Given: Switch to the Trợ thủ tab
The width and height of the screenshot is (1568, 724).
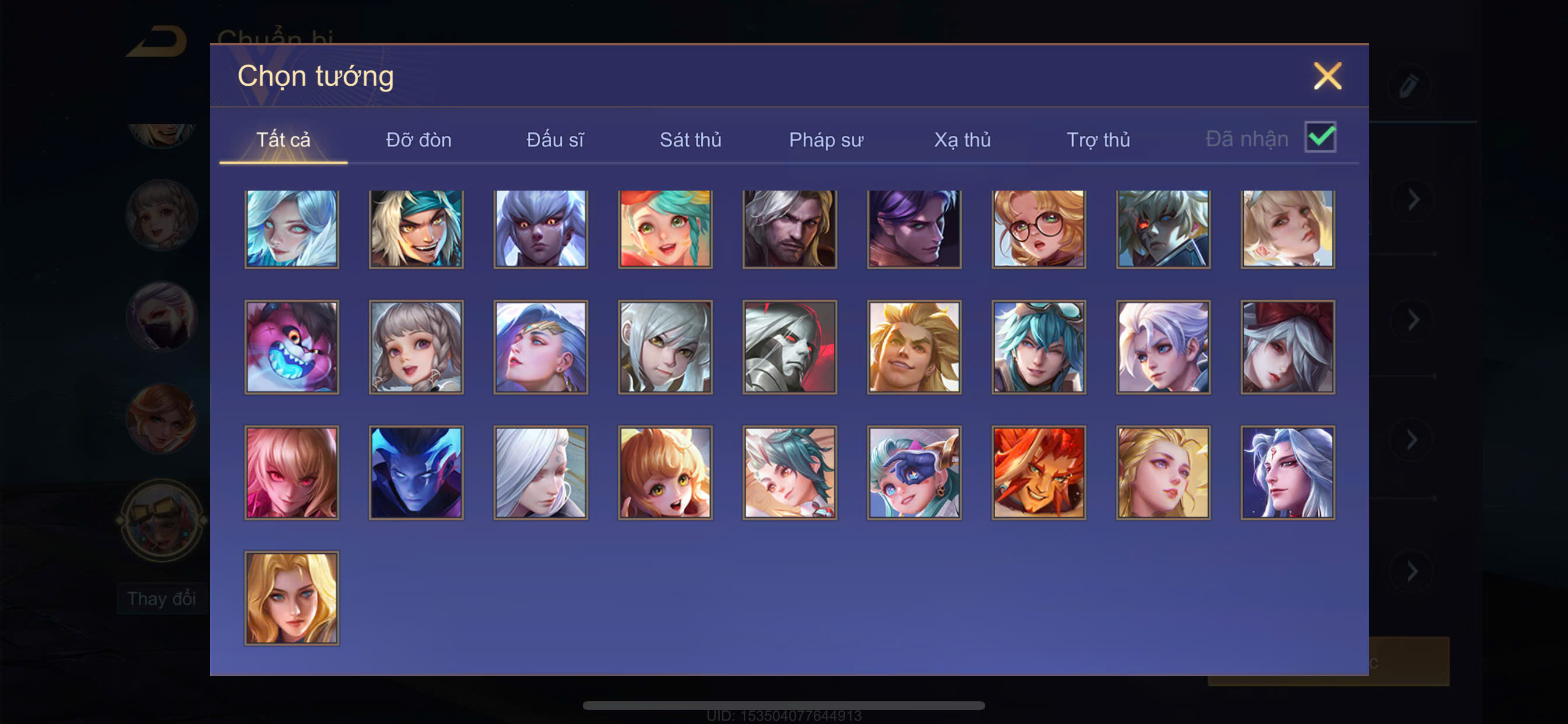Looking at the screenshot, I should (x=1098, y=140).
